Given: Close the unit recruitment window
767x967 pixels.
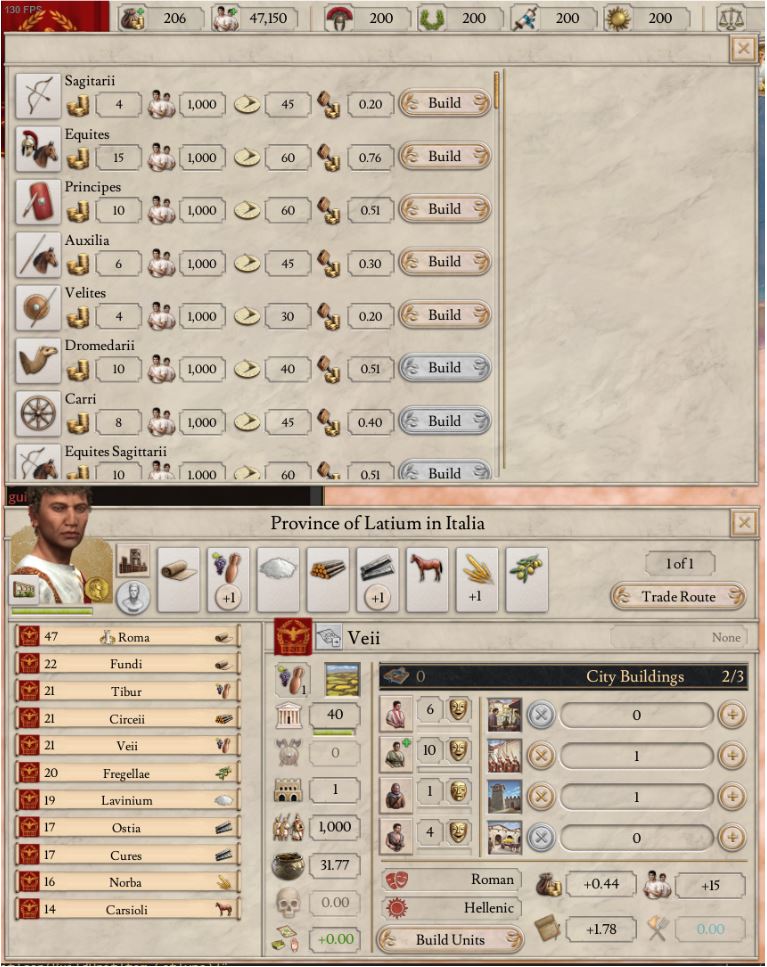Looking at the screenshot, I should pos(743,49).
